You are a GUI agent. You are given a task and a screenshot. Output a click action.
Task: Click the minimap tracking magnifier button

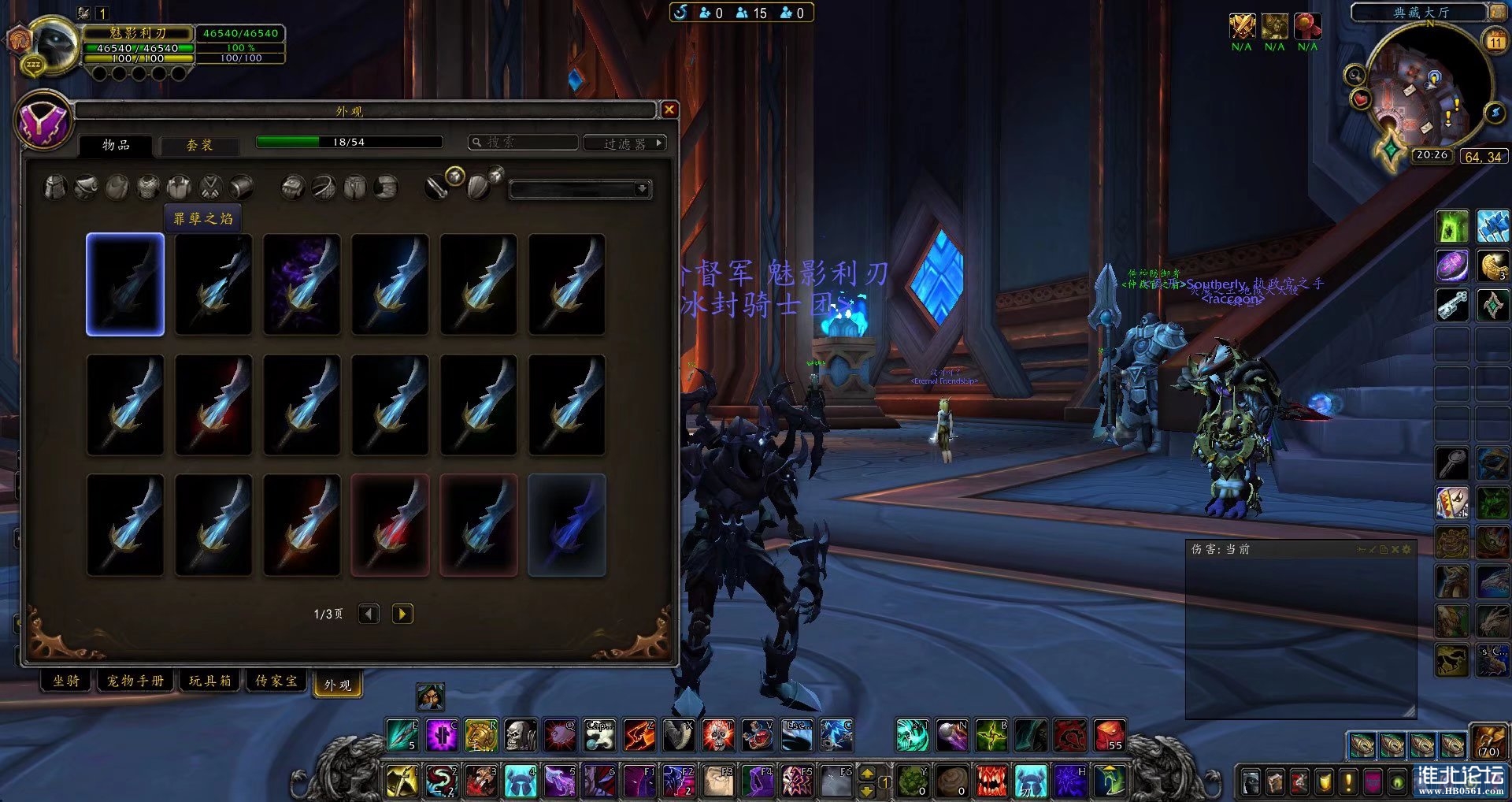point(1354,76)
